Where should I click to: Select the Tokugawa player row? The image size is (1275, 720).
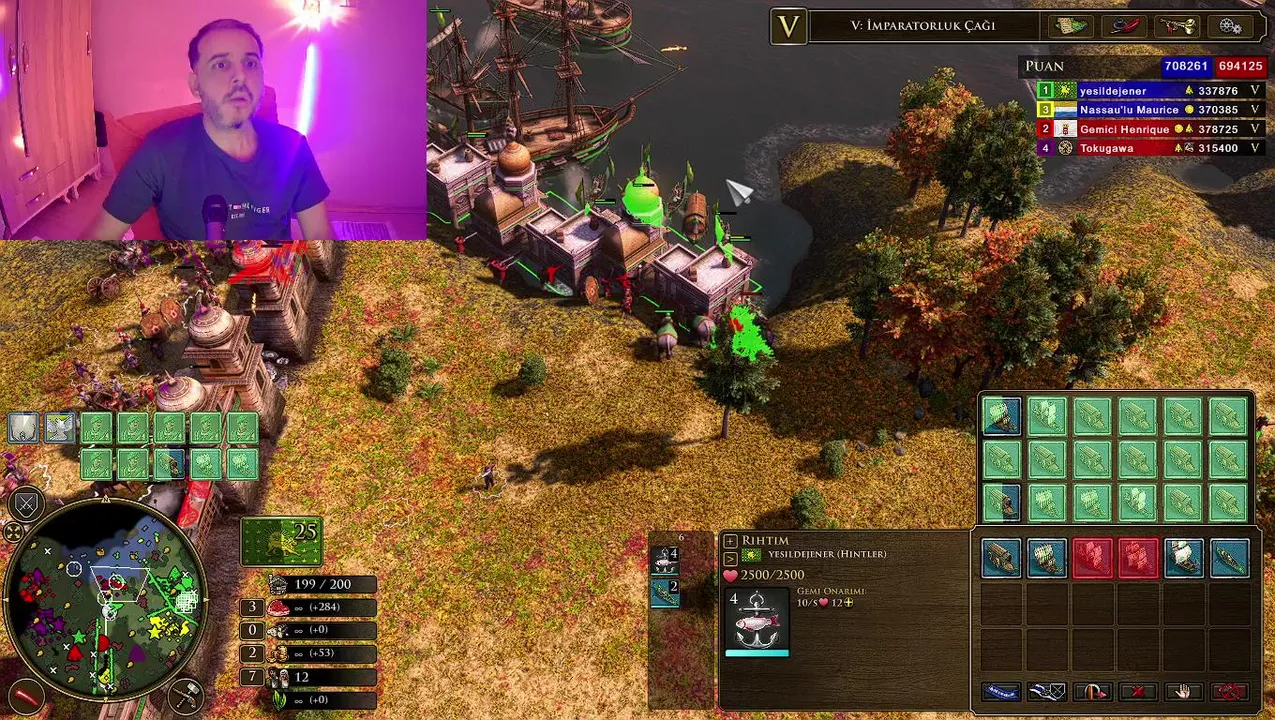(1150, 148)
